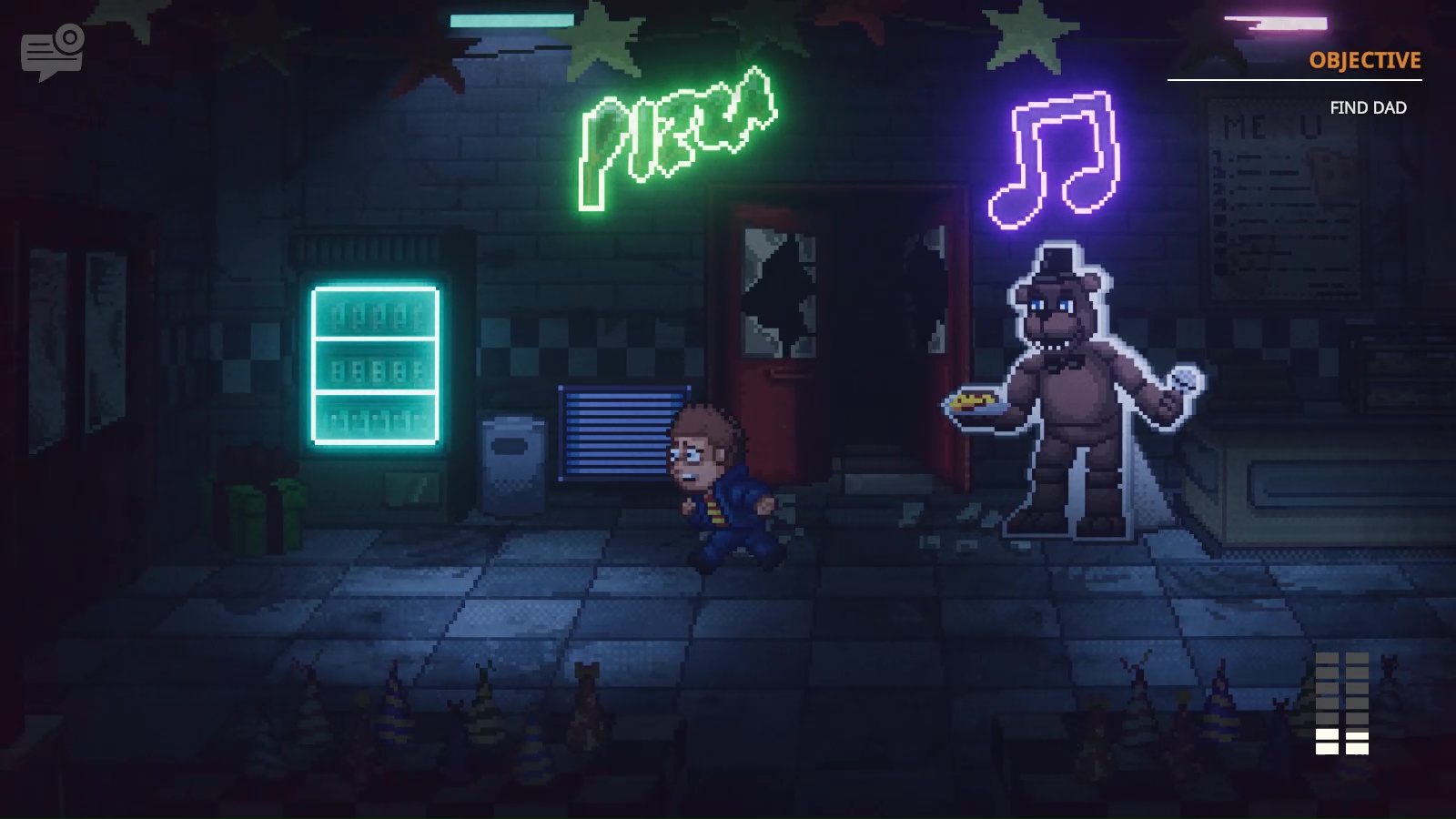This screenshot has height=819, width=1456.
Task: Click the sound level indicator bars
Action: pos(1341,705)
